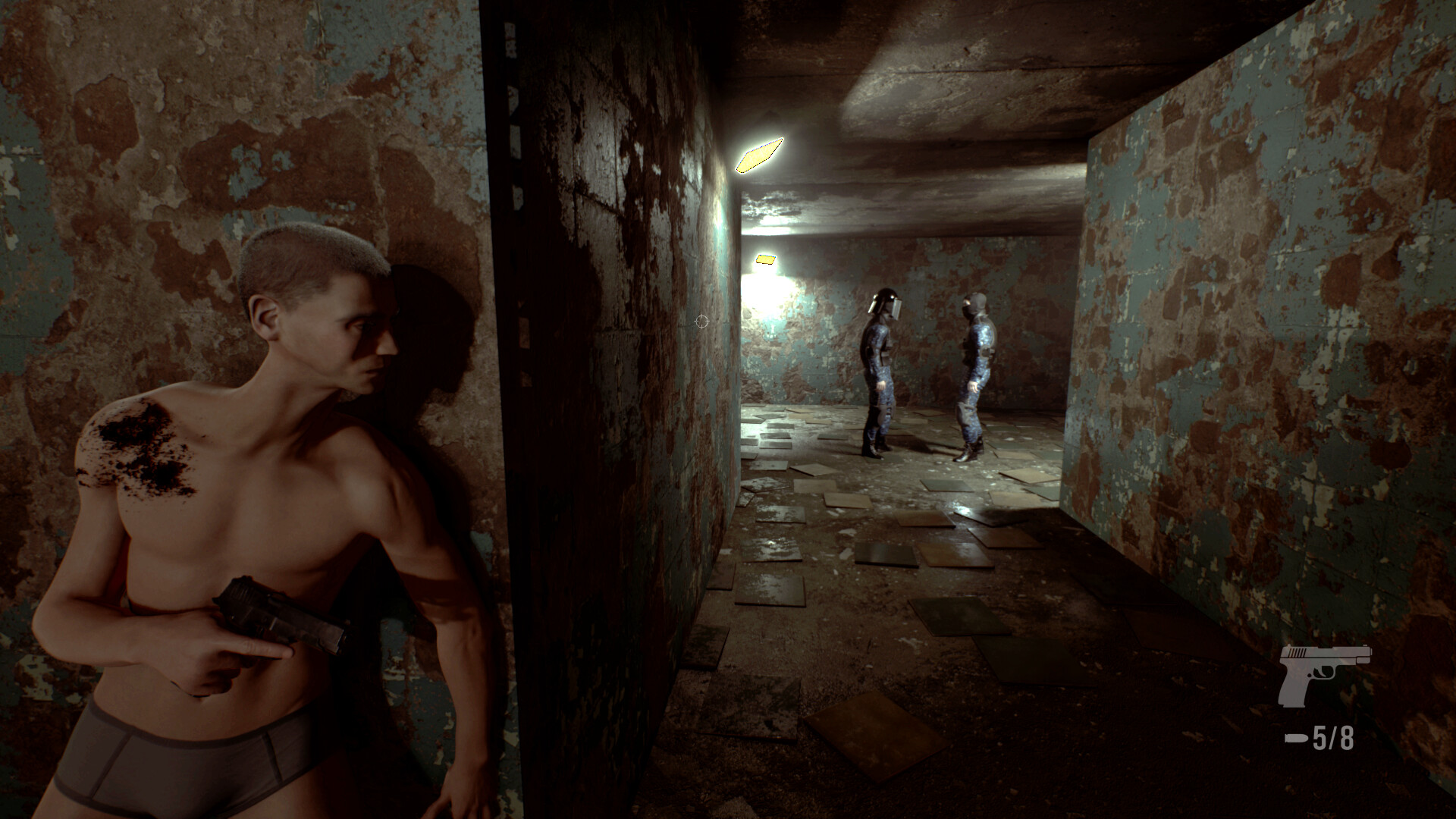Screen dimensions: 1456x819
Task: Click the smaller glowing wall lamp
Action: [x=766, y=258]
